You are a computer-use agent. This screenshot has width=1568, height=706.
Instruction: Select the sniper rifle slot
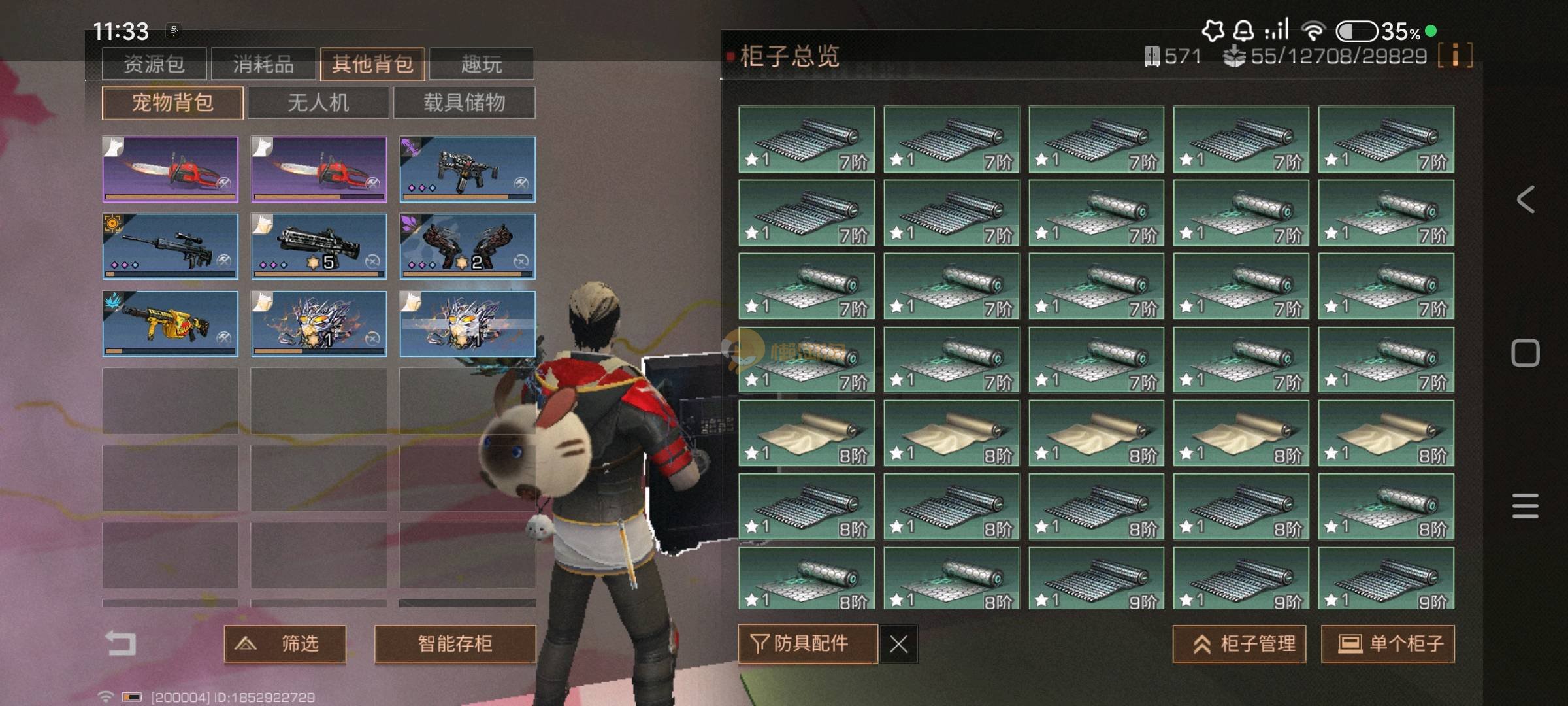coord(171,246)
